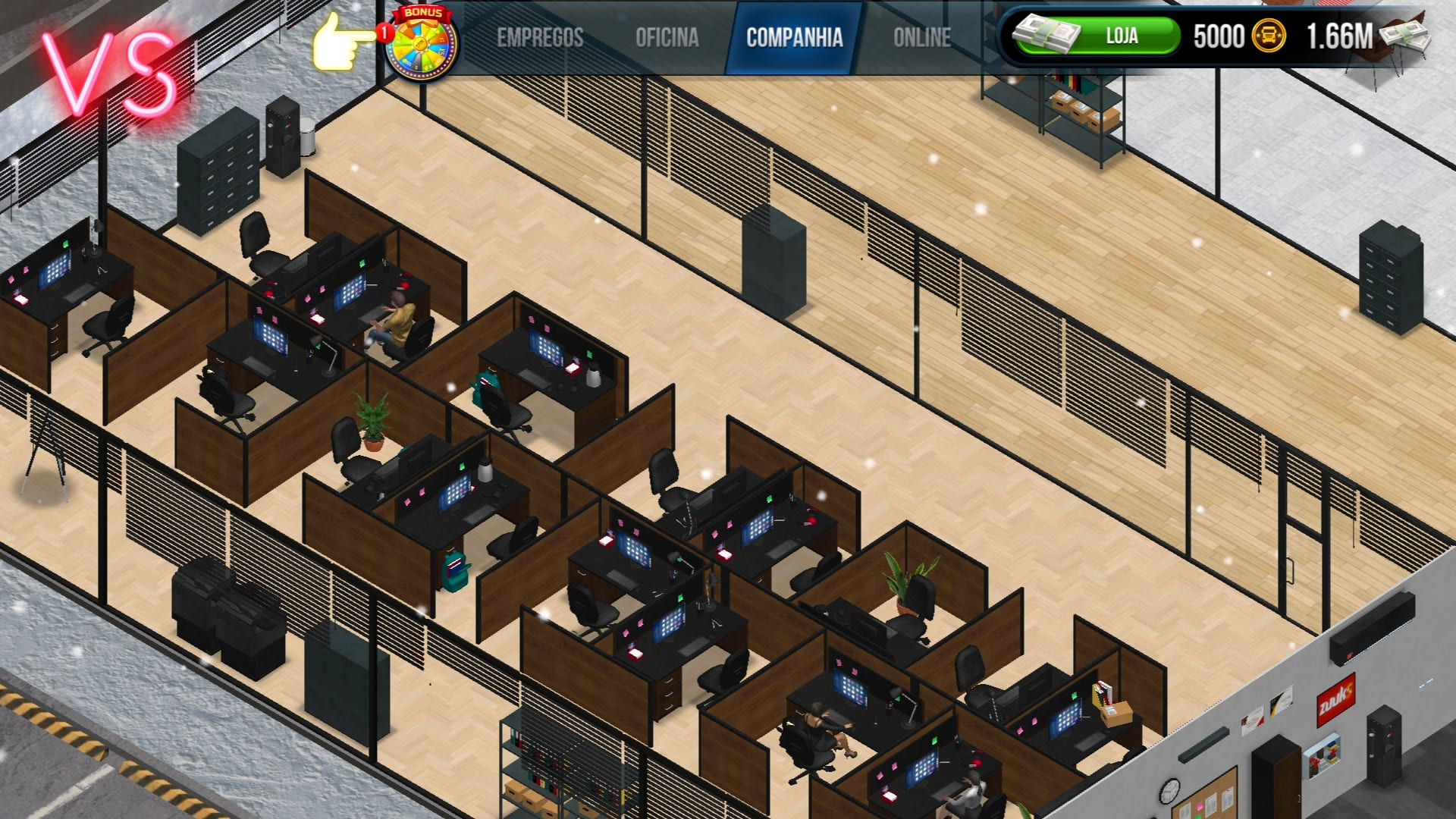Click the 5000 bus token counter
The height and width of the screenshot is (819, 1456).
1220,35
